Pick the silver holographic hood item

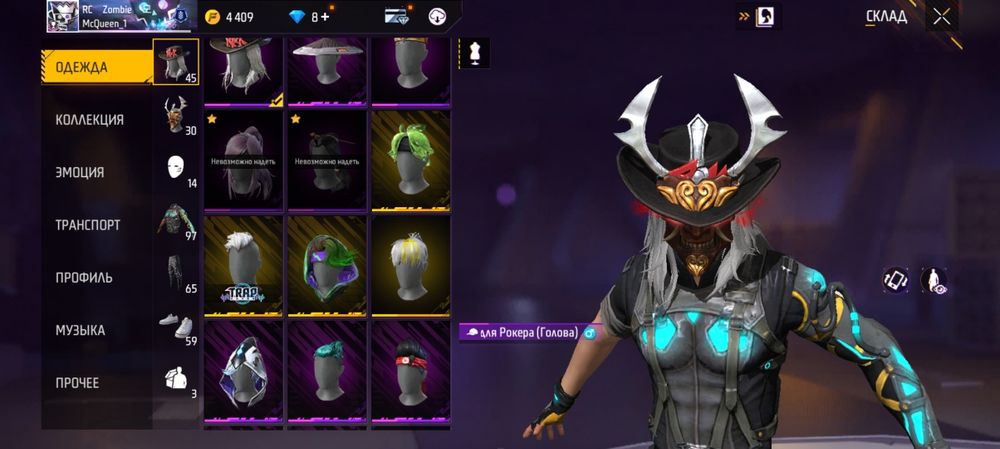[243, 370]
